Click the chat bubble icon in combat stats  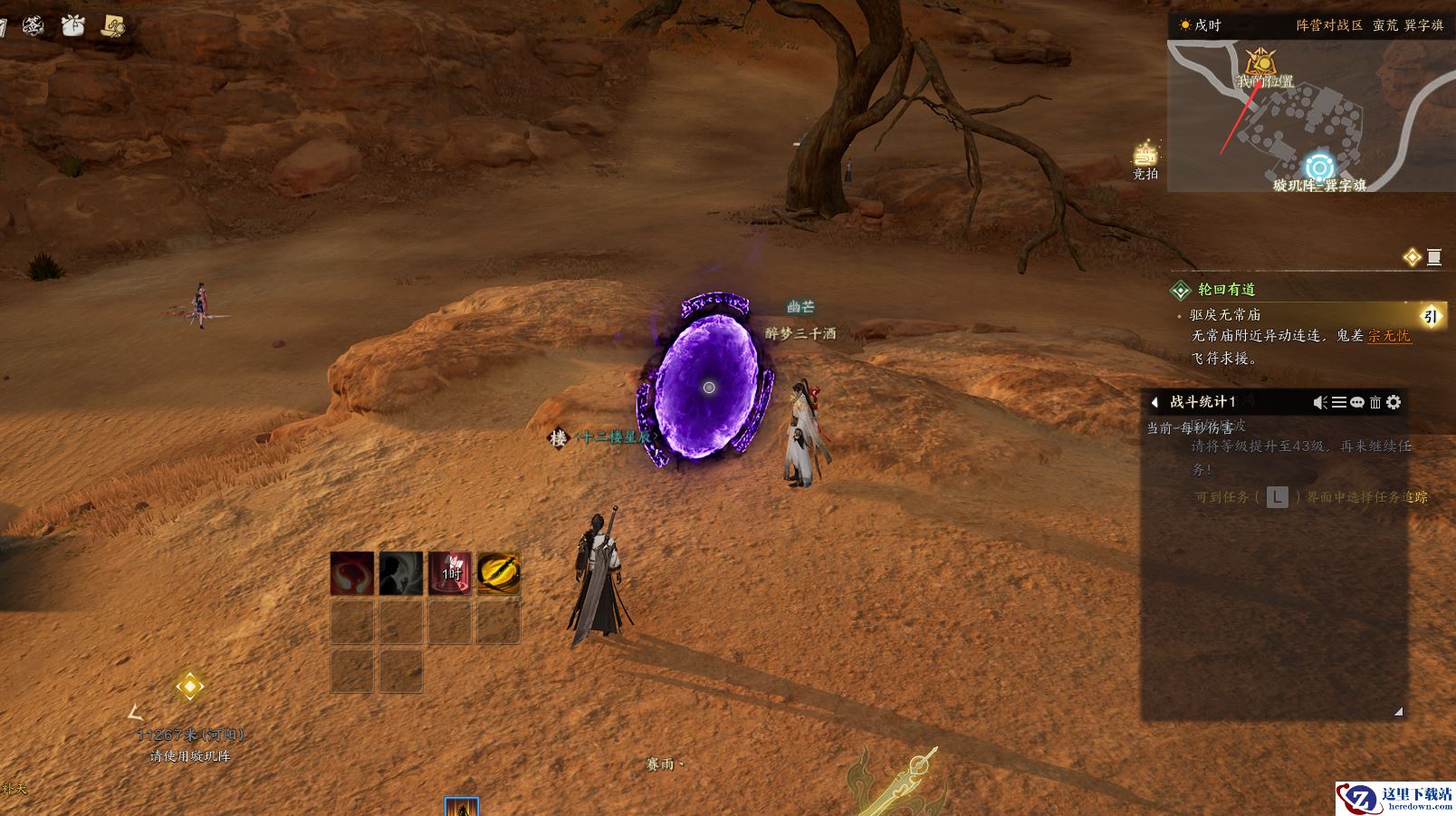point(1356,402)
